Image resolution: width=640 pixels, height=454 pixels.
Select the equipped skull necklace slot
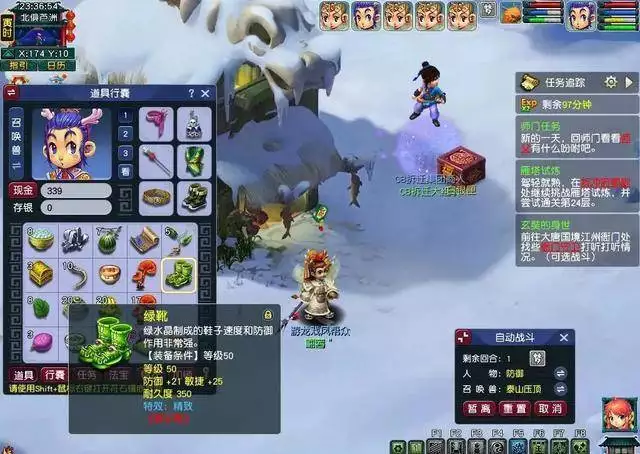click(x=194, y=126)
